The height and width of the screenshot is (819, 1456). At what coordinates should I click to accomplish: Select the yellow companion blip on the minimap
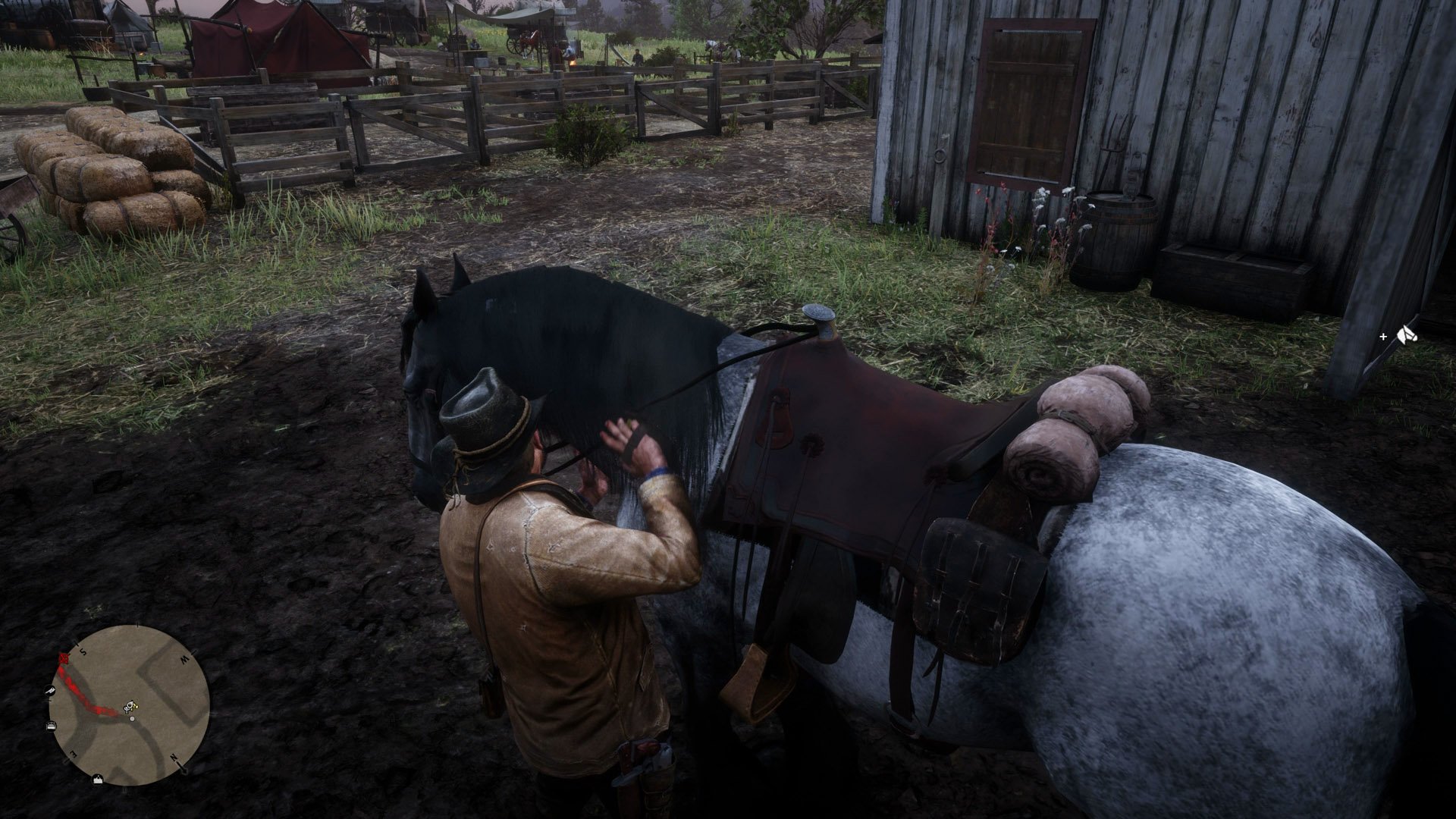[135, 706]
